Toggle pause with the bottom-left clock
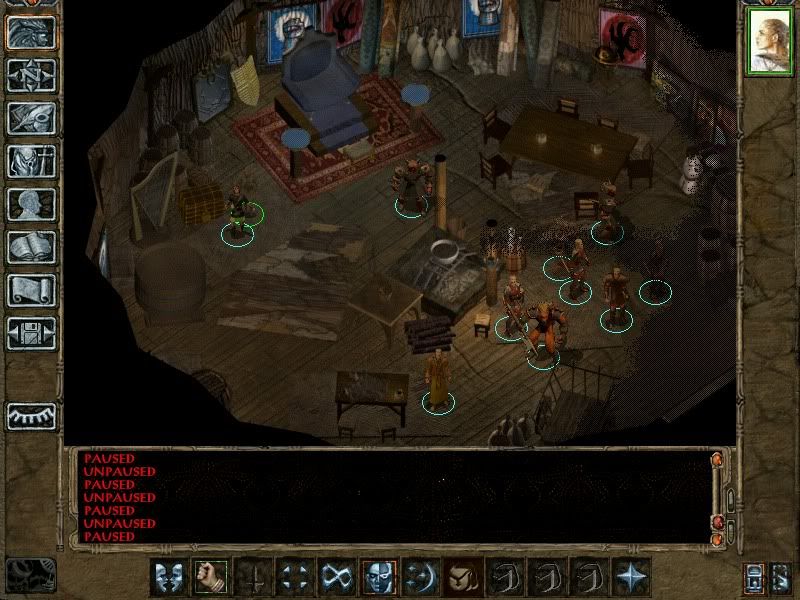The height and width of the screenshot is (600, 800). pos(30,574)
